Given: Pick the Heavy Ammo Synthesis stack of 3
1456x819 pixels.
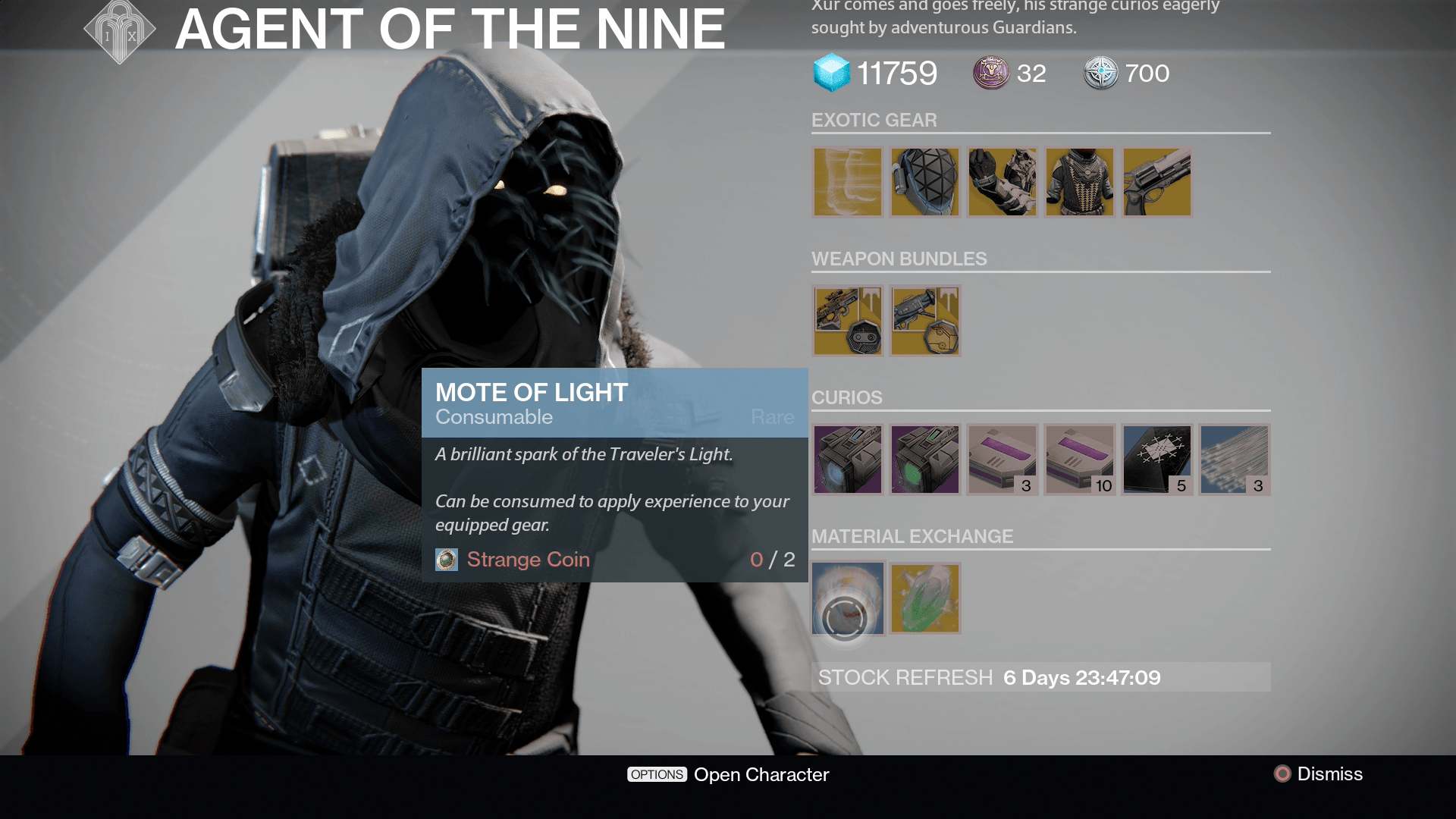Looking at the screenshot, I should tap(1002, 459).
